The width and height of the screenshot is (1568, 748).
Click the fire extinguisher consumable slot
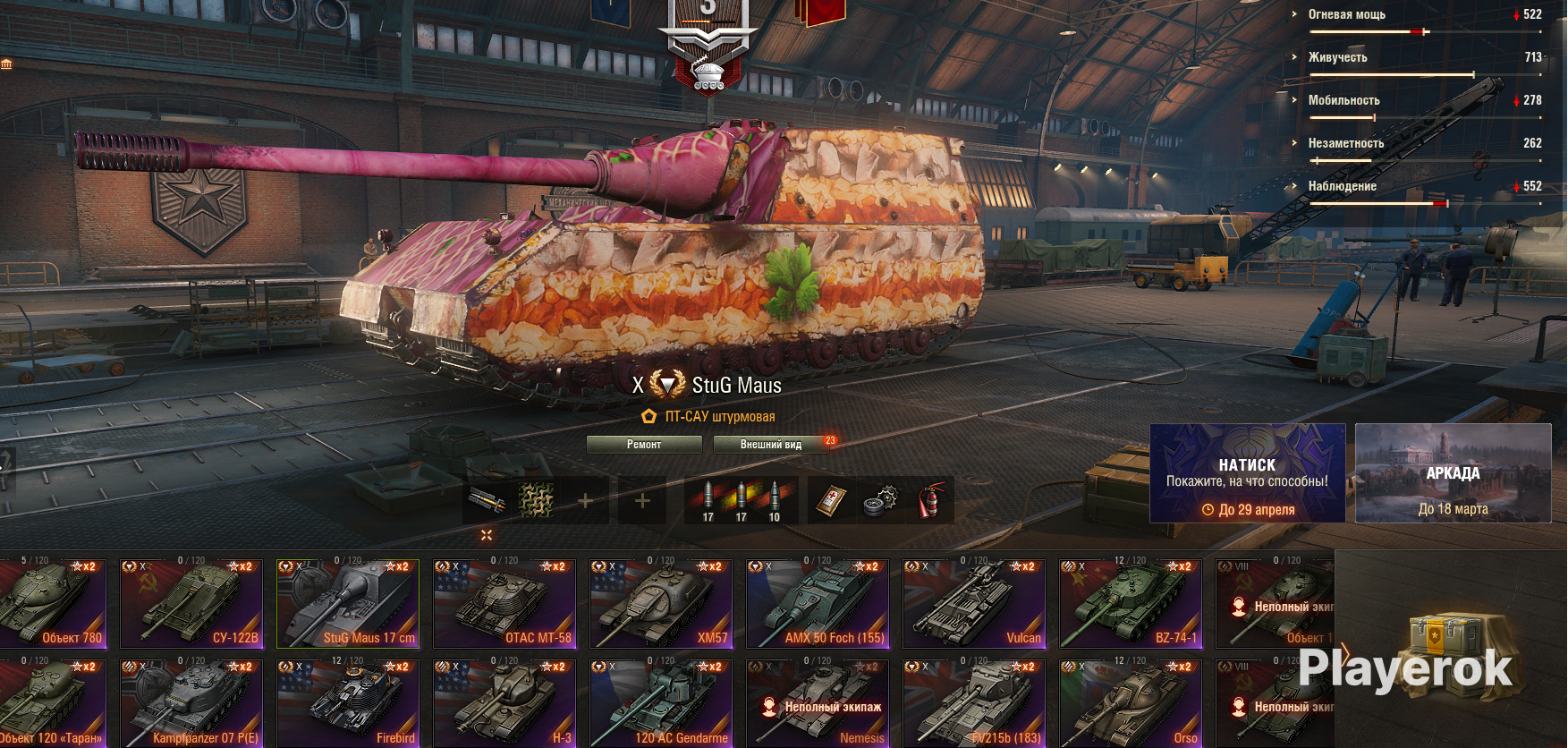[930, 500]
